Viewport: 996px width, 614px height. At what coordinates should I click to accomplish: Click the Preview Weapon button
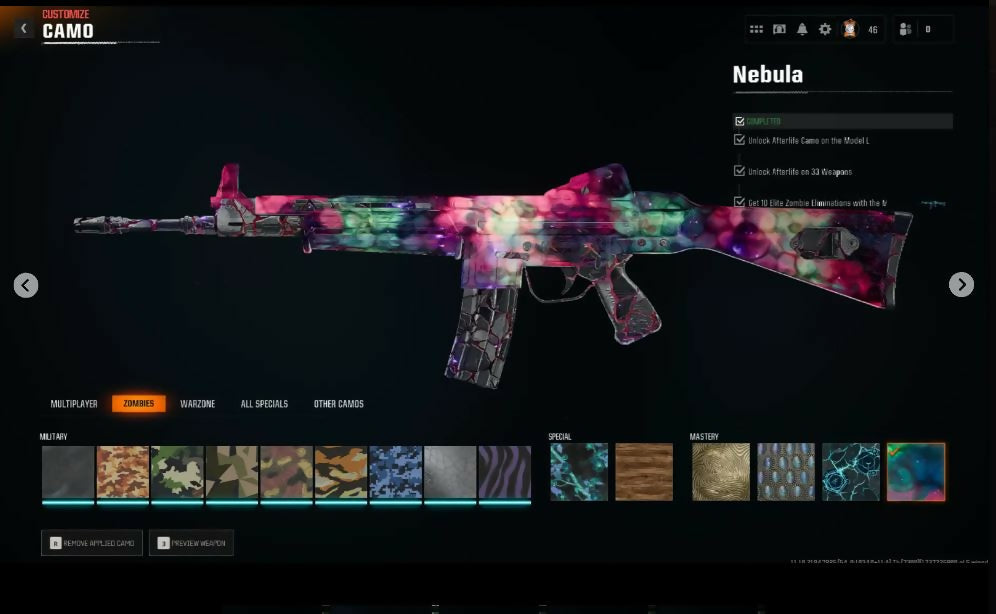point(191,543)
